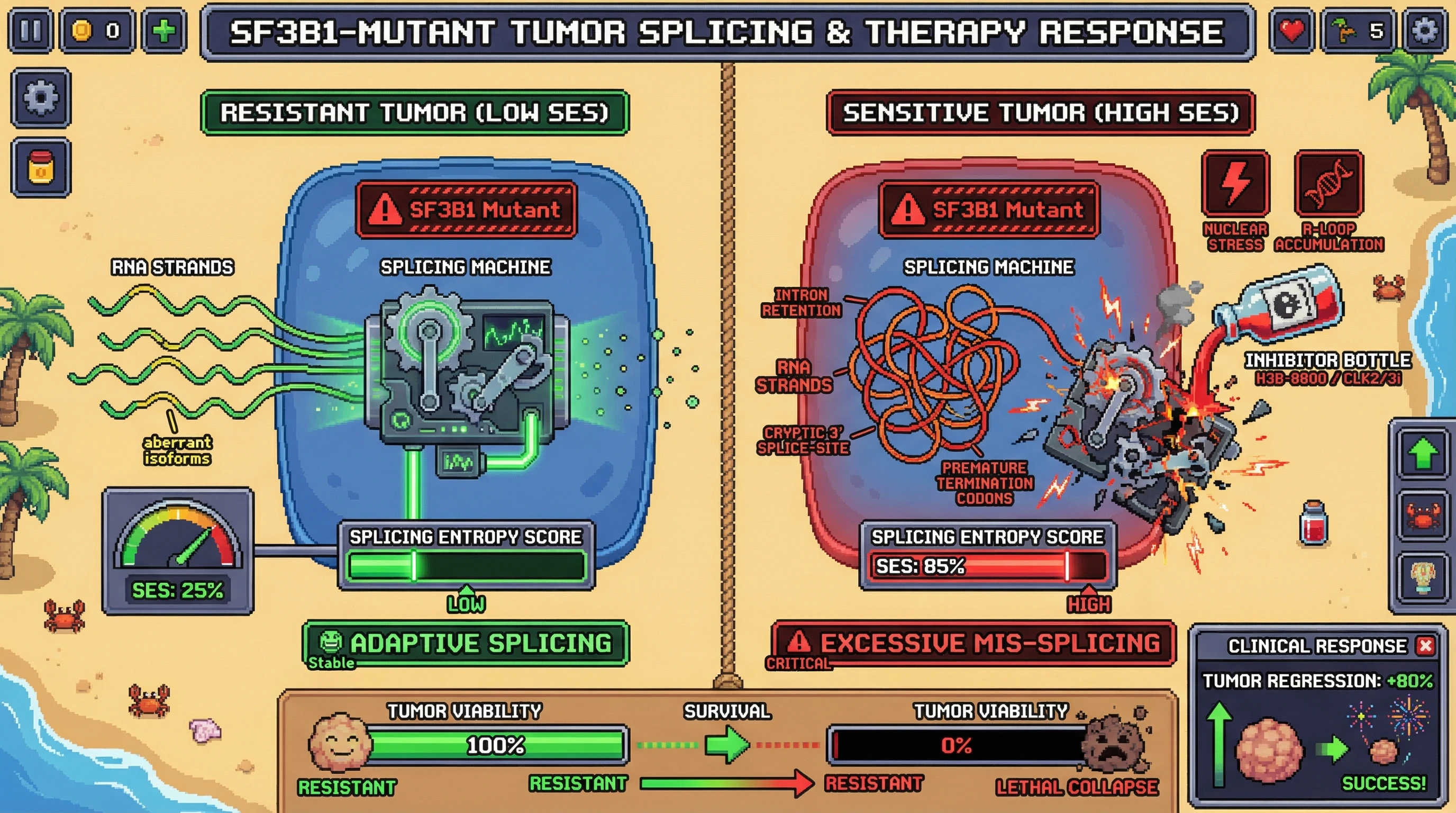
Task: Click the heart health icon in the top bar
Action: [x=1293, y=32]
